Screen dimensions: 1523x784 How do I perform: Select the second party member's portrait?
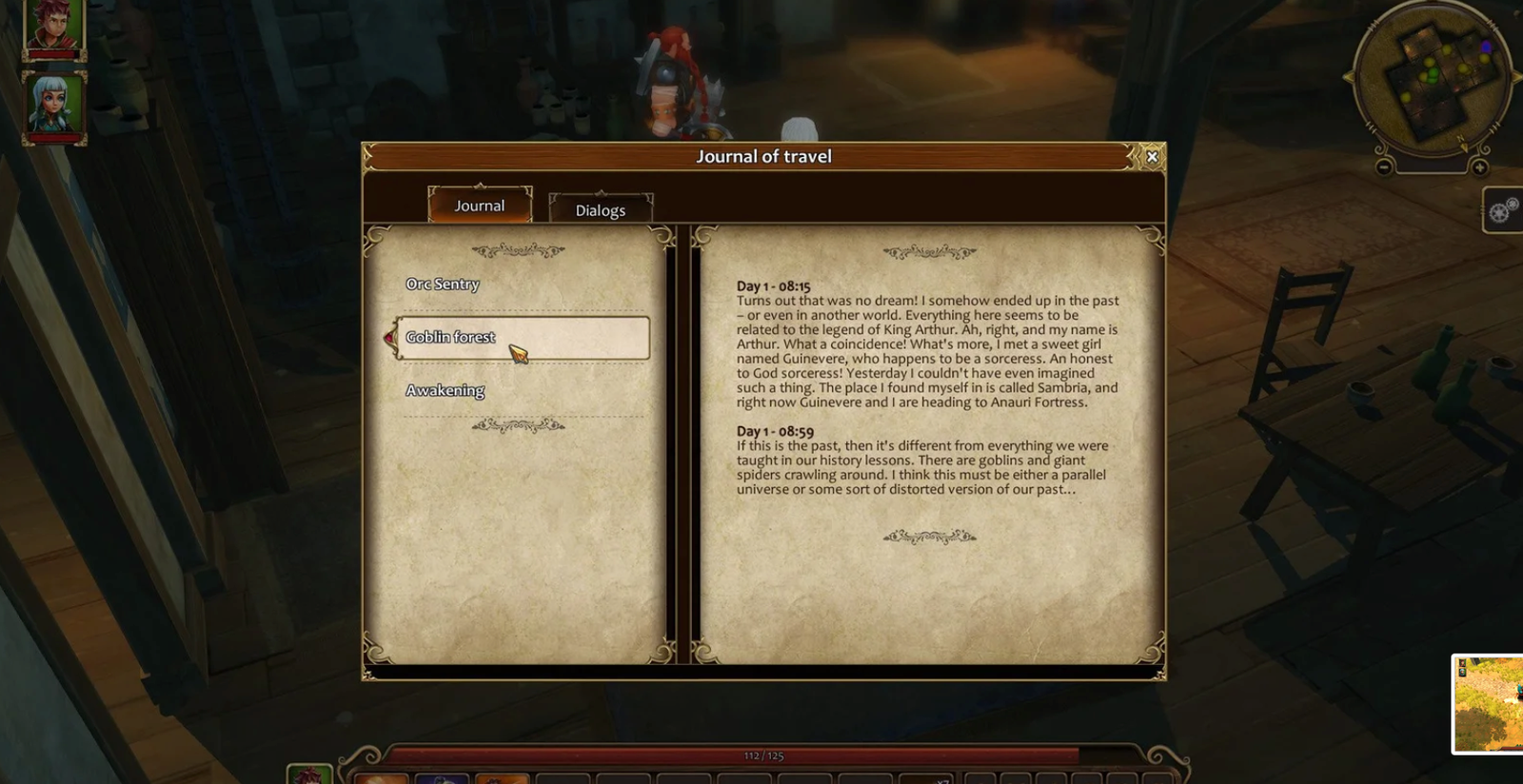tap(52, 105)
